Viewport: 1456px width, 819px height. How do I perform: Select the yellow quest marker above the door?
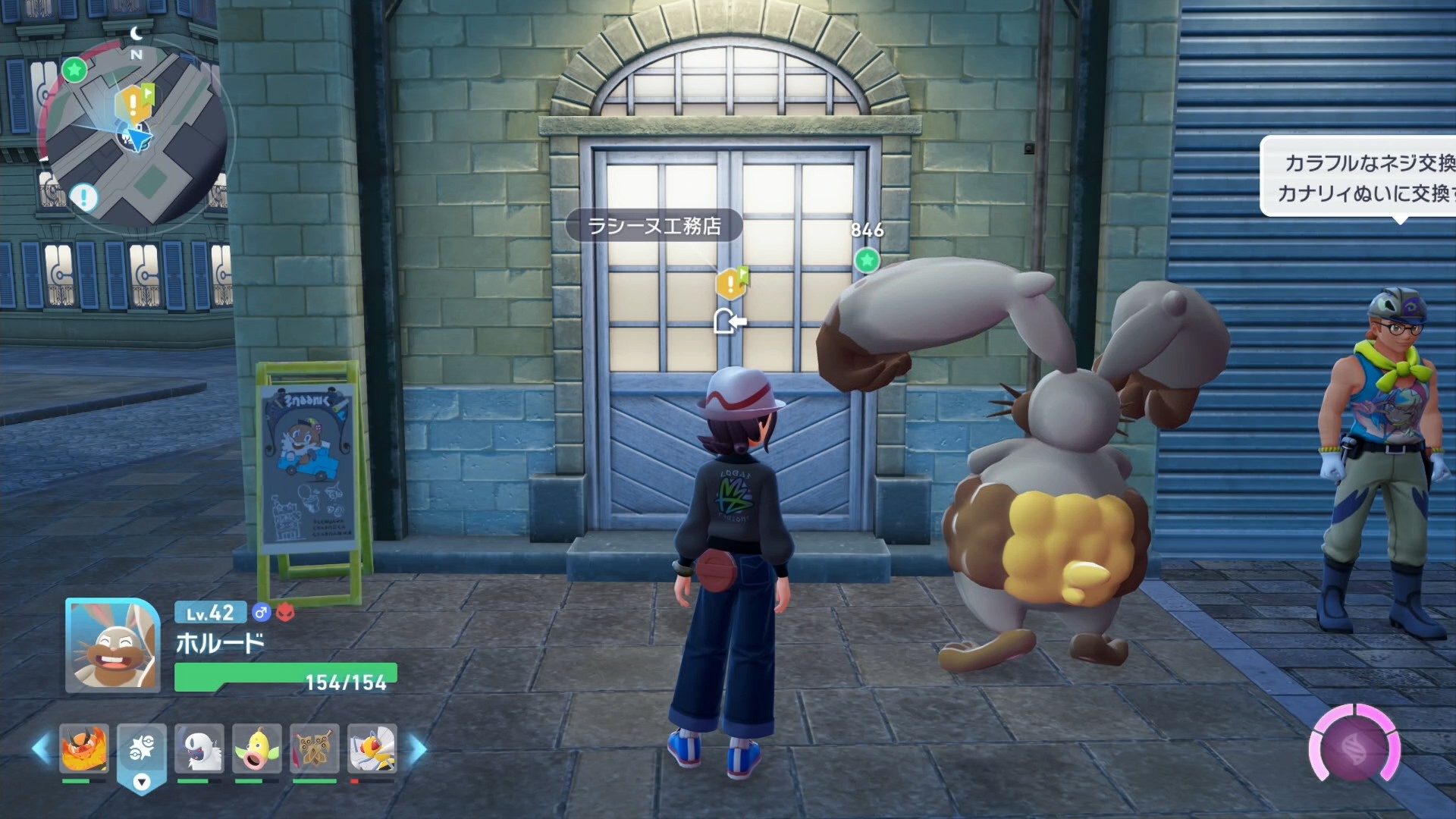[731, 284]
